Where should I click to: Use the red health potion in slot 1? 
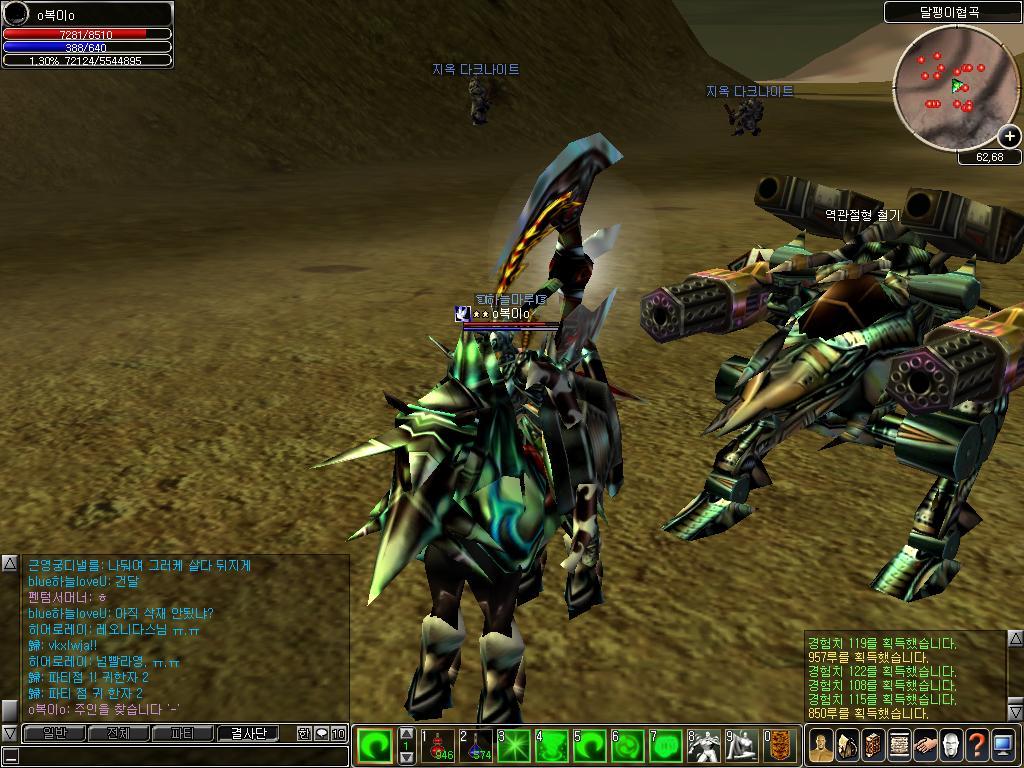point(439,745)
